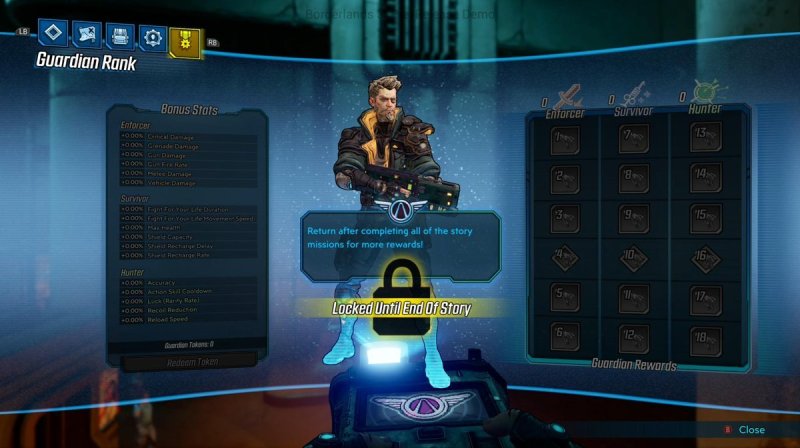The width and height of the screenshot is (800, 448).
Task: Pick Guardian reward slot 18
Action: pos(705,336)
